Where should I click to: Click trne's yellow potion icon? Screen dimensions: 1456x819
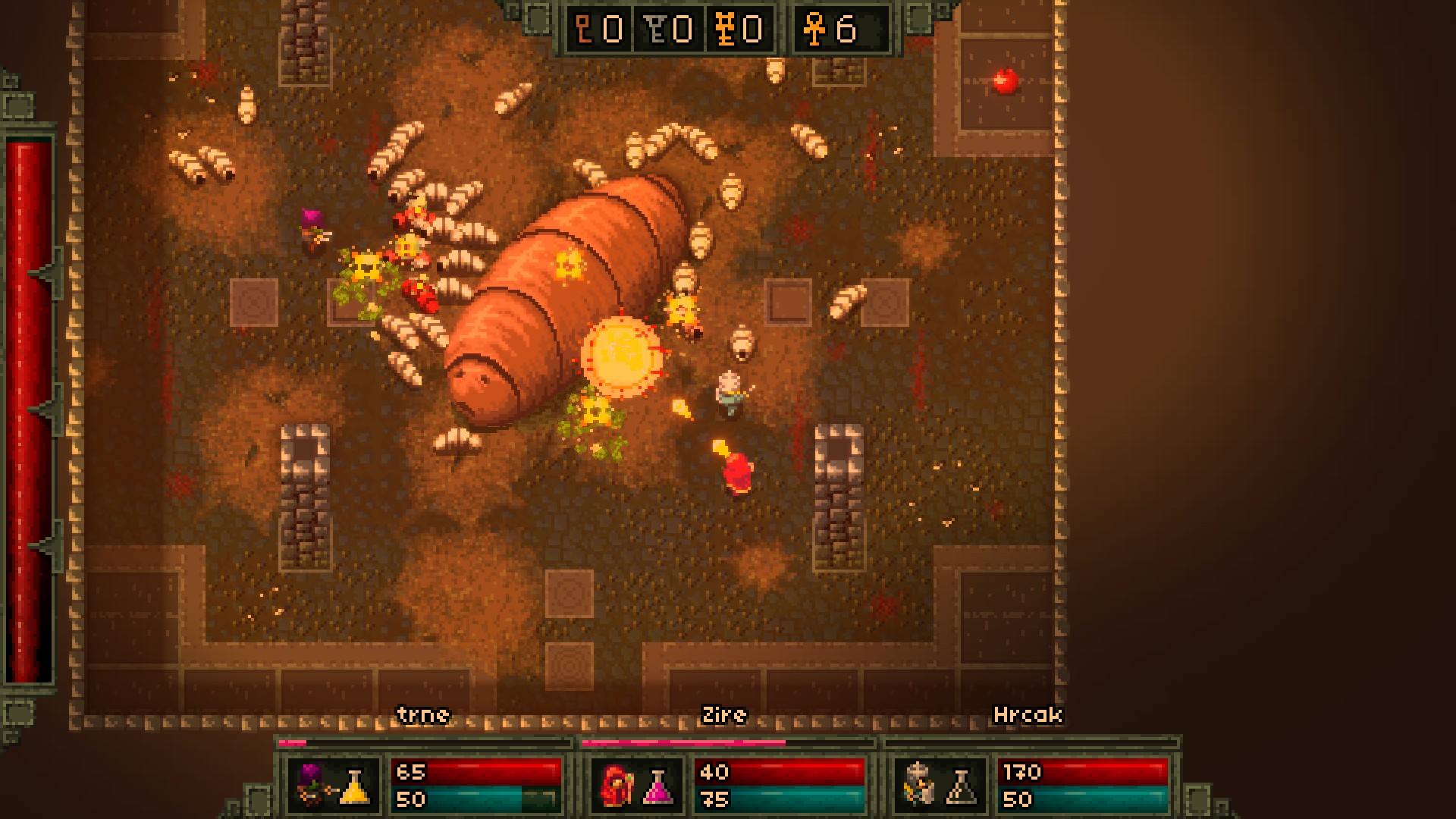click(354, 786)
